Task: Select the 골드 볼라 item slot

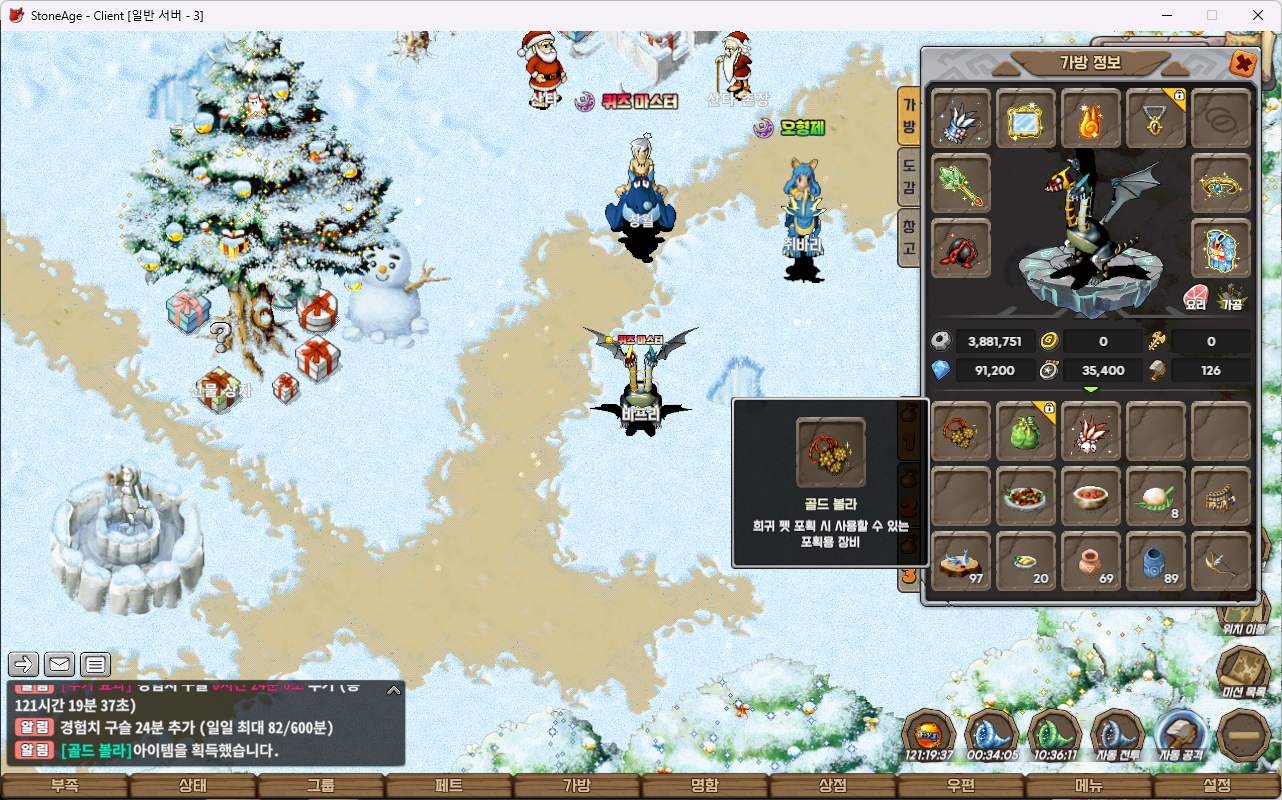Action: (x=961, y=430)
